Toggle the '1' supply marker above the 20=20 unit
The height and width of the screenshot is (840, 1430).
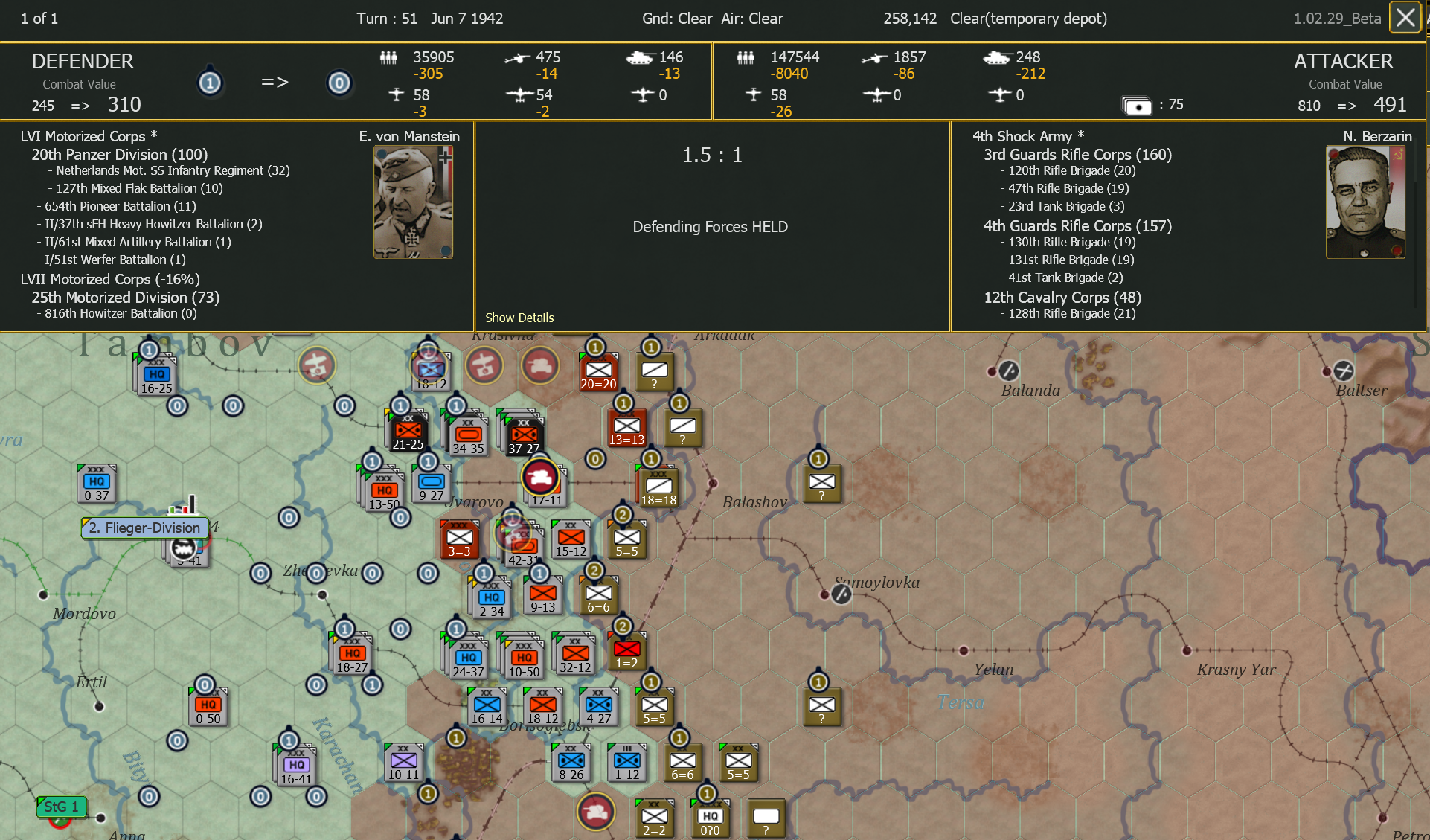coord(594,346)
